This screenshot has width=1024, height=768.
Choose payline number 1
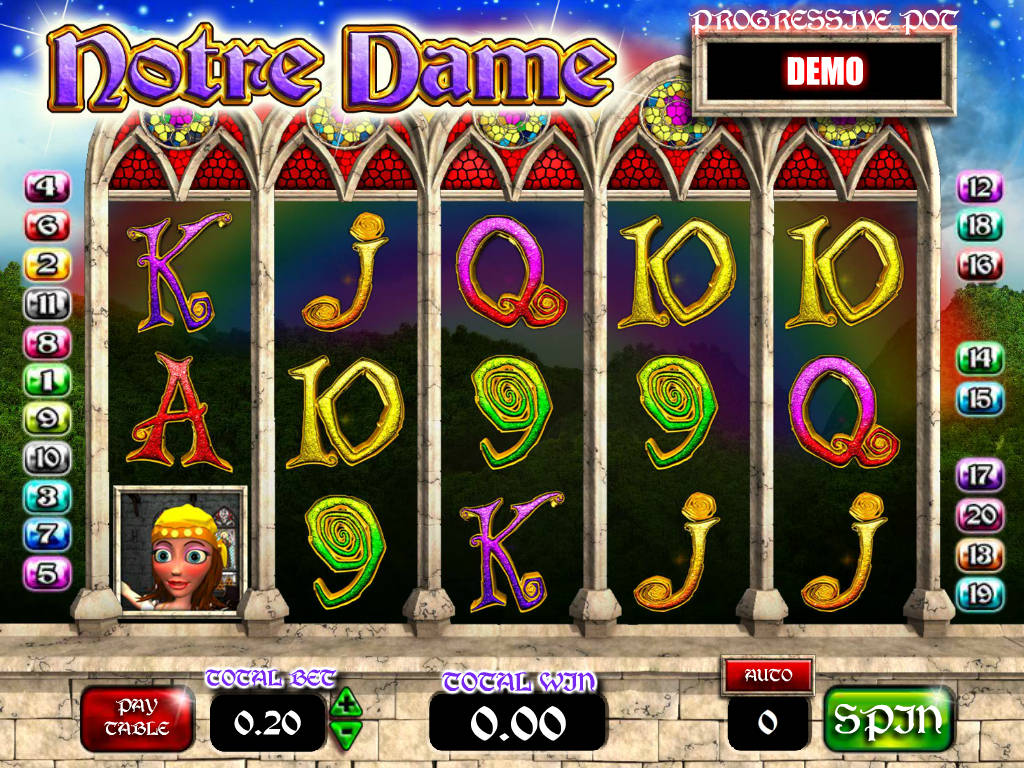pyautogui.click(x=48, y=381)
